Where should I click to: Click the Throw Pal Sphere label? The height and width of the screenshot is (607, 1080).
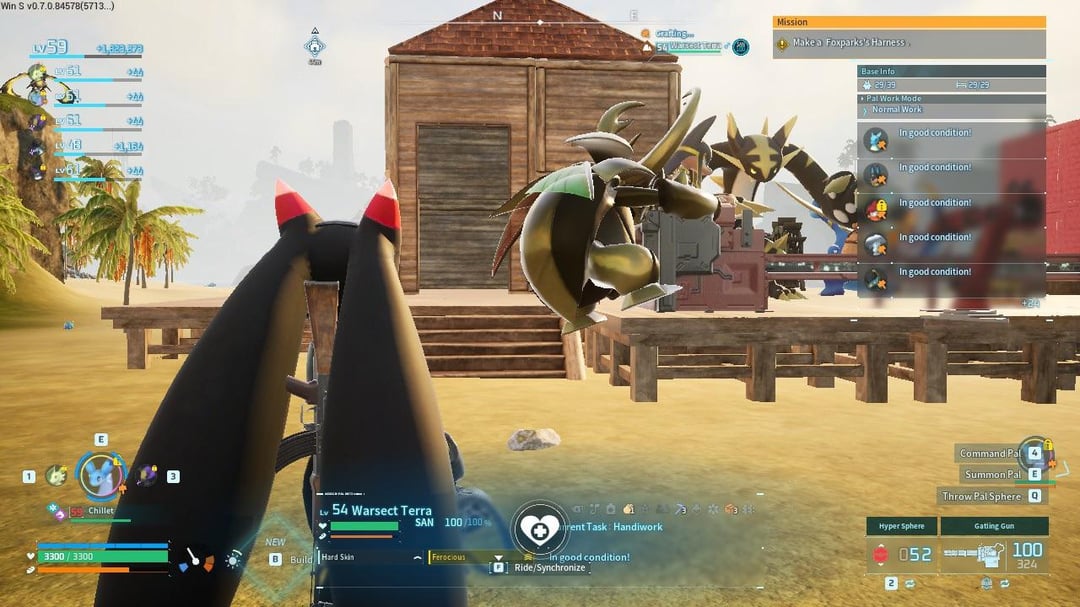pos(981,496)
